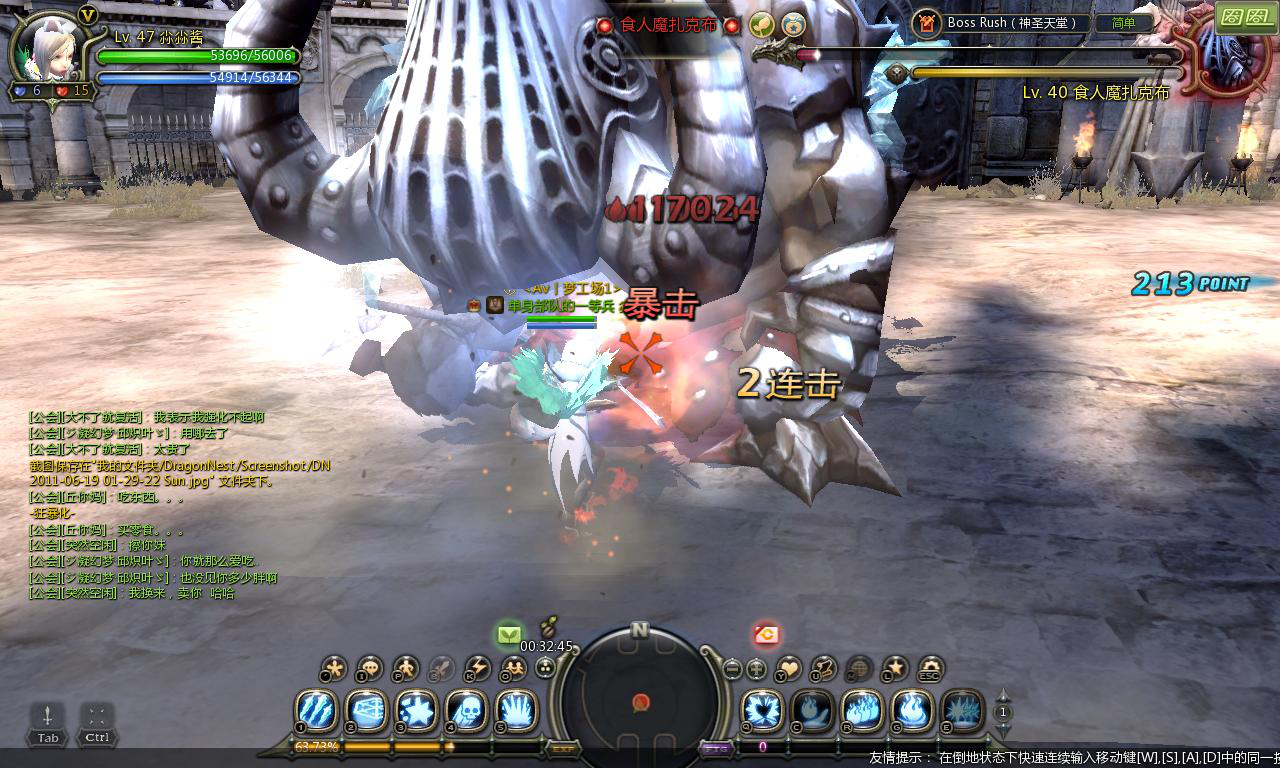The image size is (1280, 768).
Task: Open the red mail notification icon
Action: pyautogui.click(x=766, y=634)
